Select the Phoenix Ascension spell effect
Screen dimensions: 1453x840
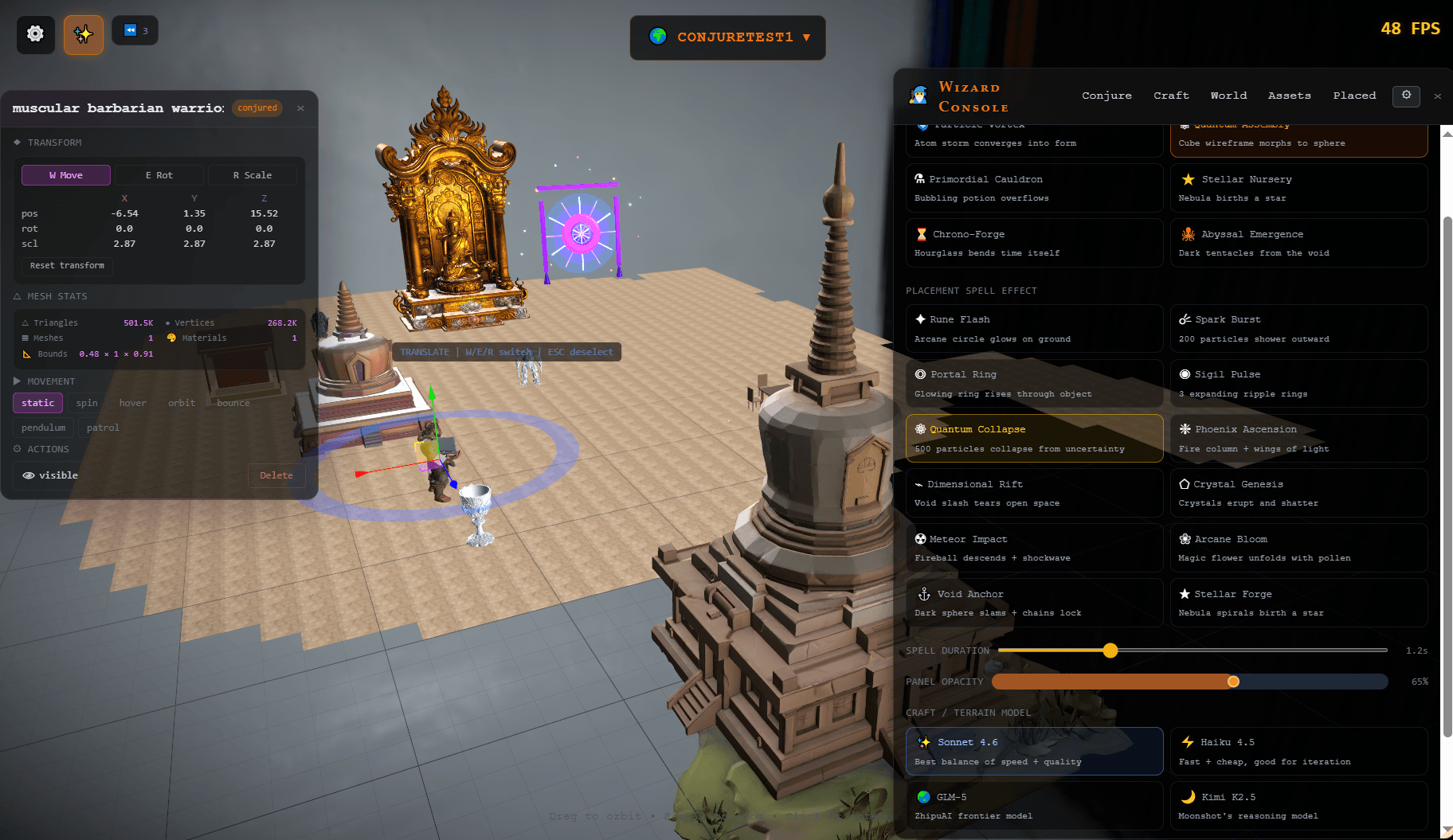(1298, 439)
